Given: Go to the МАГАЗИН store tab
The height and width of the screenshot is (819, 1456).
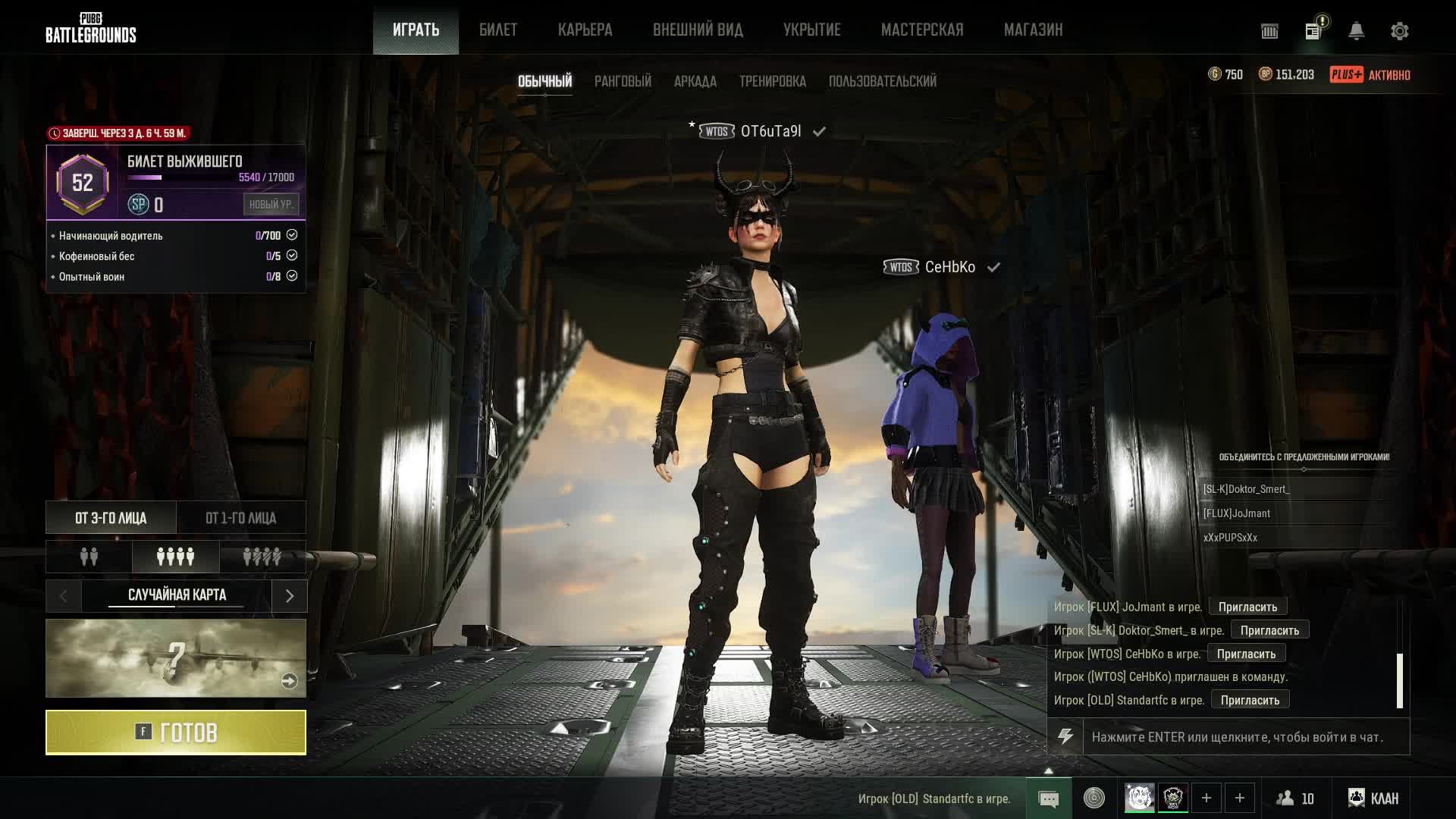Looking at the screenshot, I should 1033,30.
